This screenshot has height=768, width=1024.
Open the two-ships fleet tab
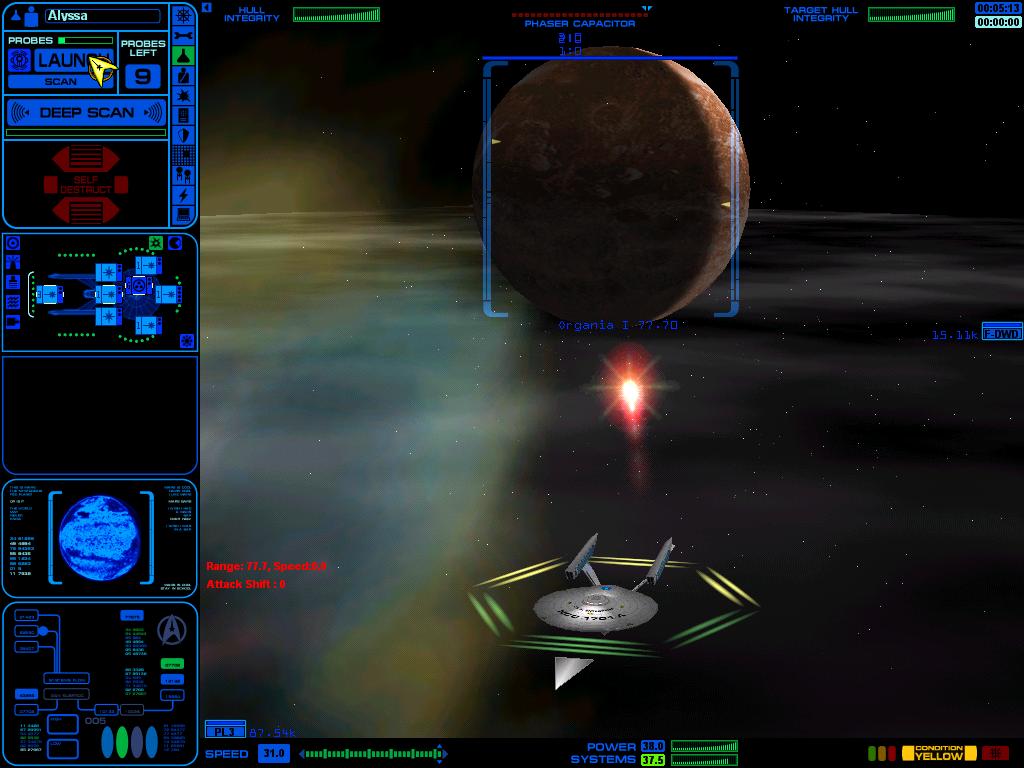(183, 175)
